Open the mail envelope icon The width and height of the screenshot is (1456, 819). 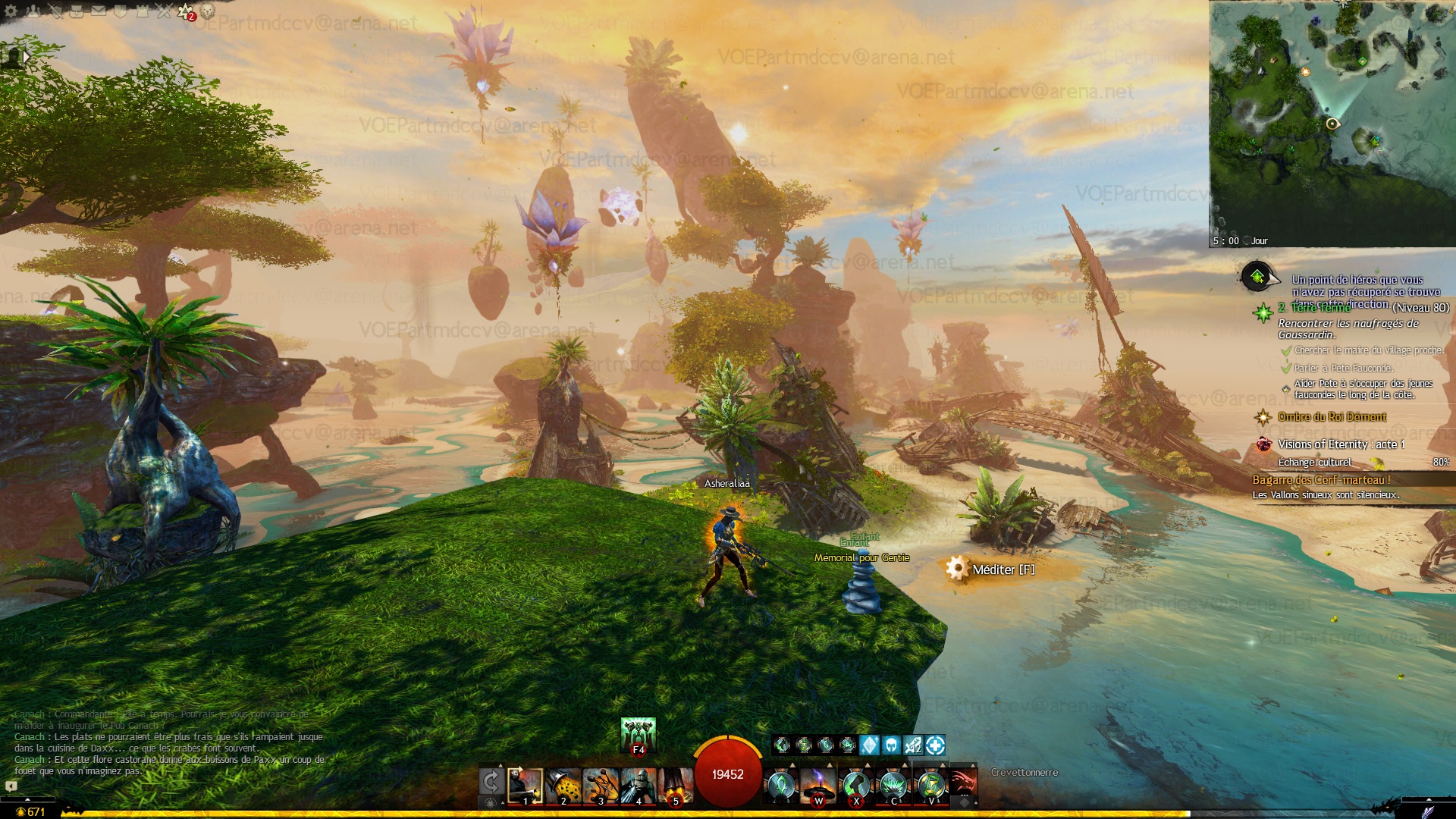pos(99,11)
